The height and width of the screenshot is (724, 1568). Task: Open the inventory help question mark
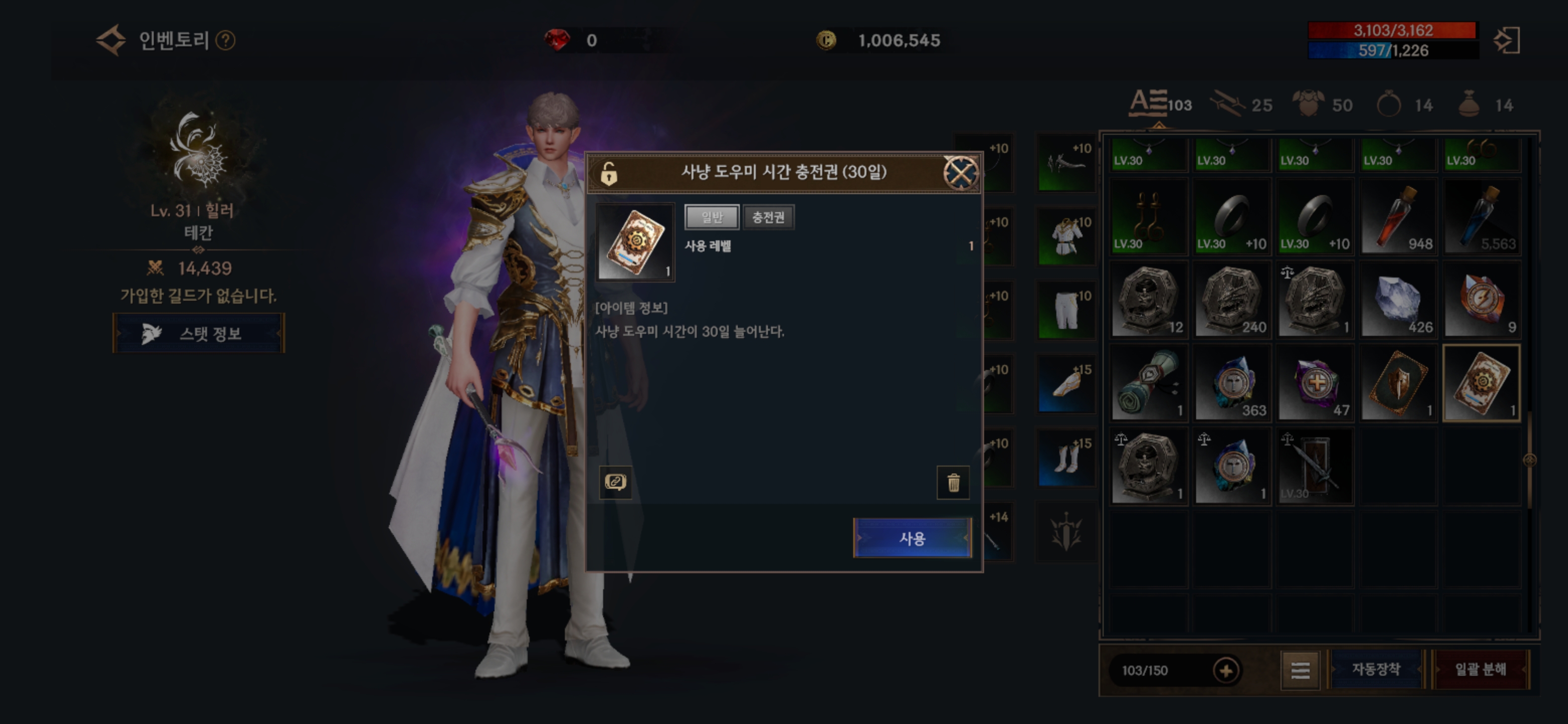point(225,41)
